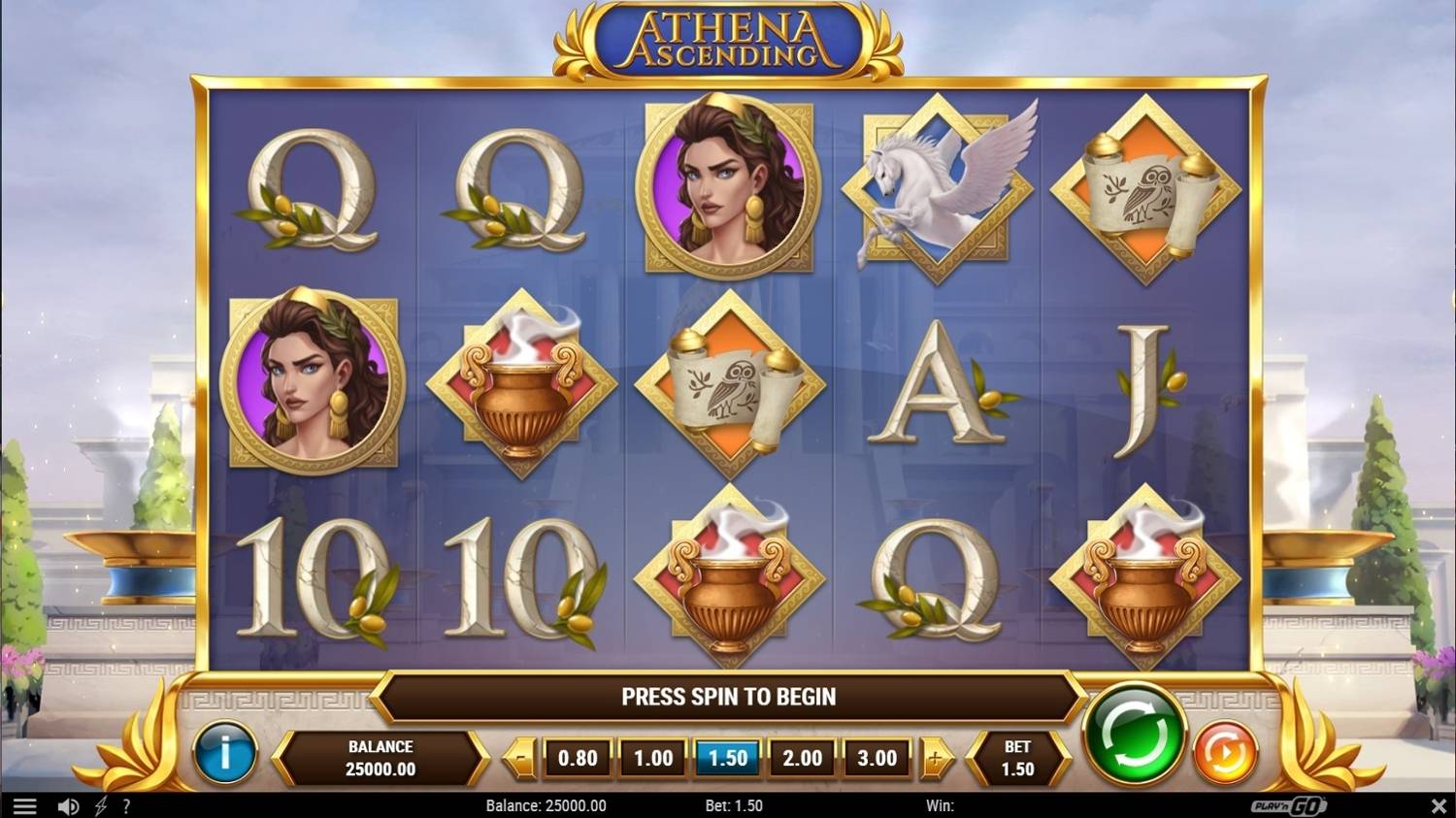Select the highlighted 1.50 bet value

(727, 758)
